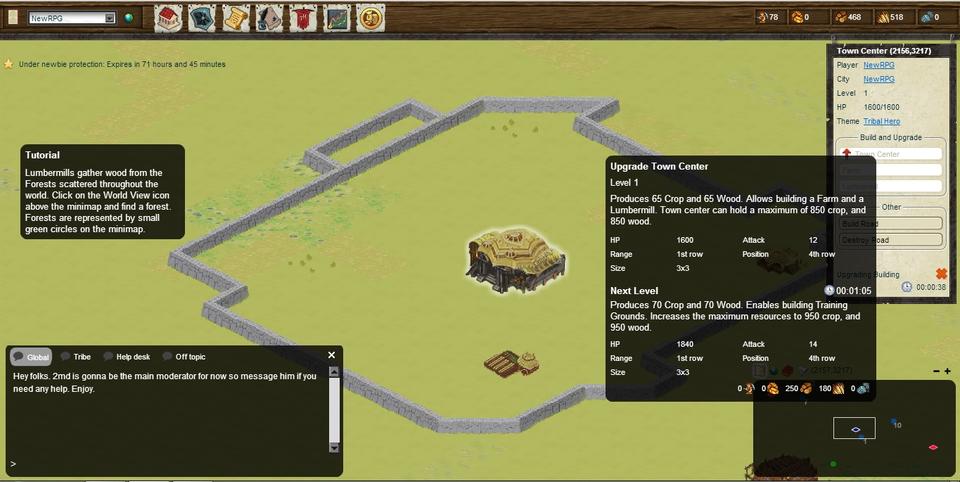960x482 pixels.
Task: Follow the NewRPG player link
Action: pyautogui.click(x=878, y=65)
